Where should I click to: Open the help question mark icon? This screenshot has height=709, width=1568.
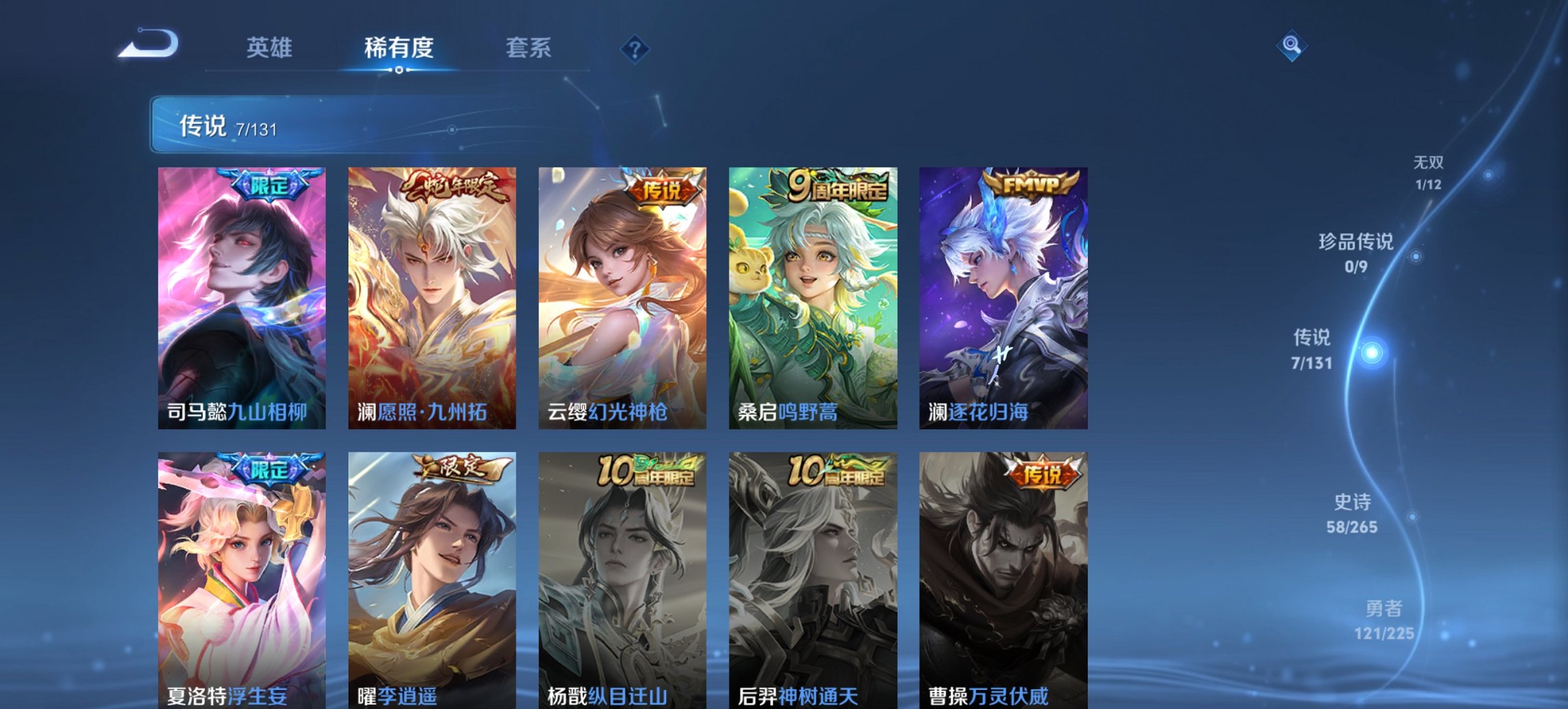coord(633,48)
